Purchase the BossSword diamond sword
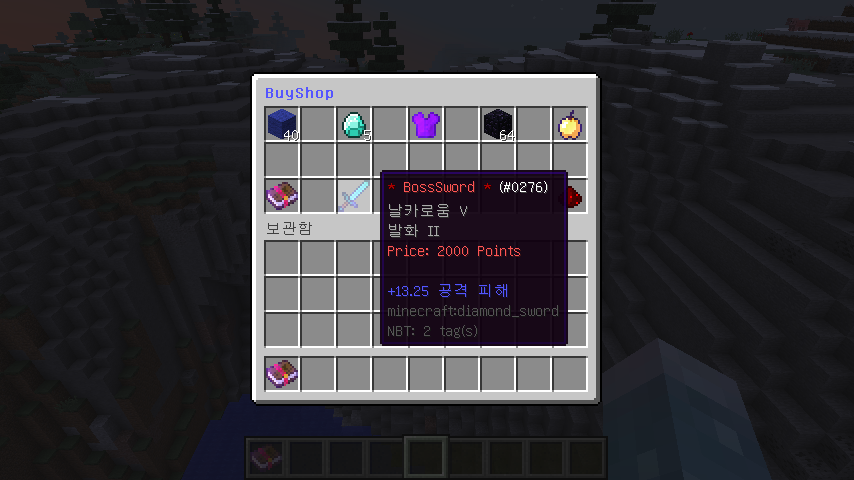 (x=354, y=196)
